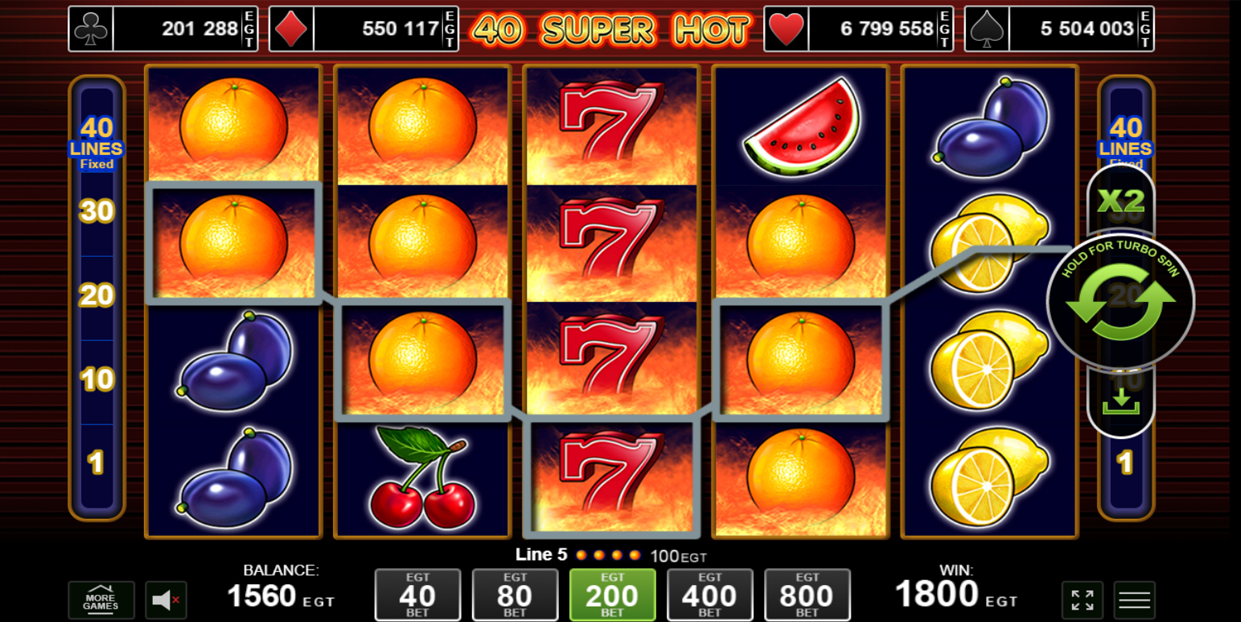Screen dimensions: 1241x622
Task: Choose the 80 EGT bet
Action: tap(515, 595)
